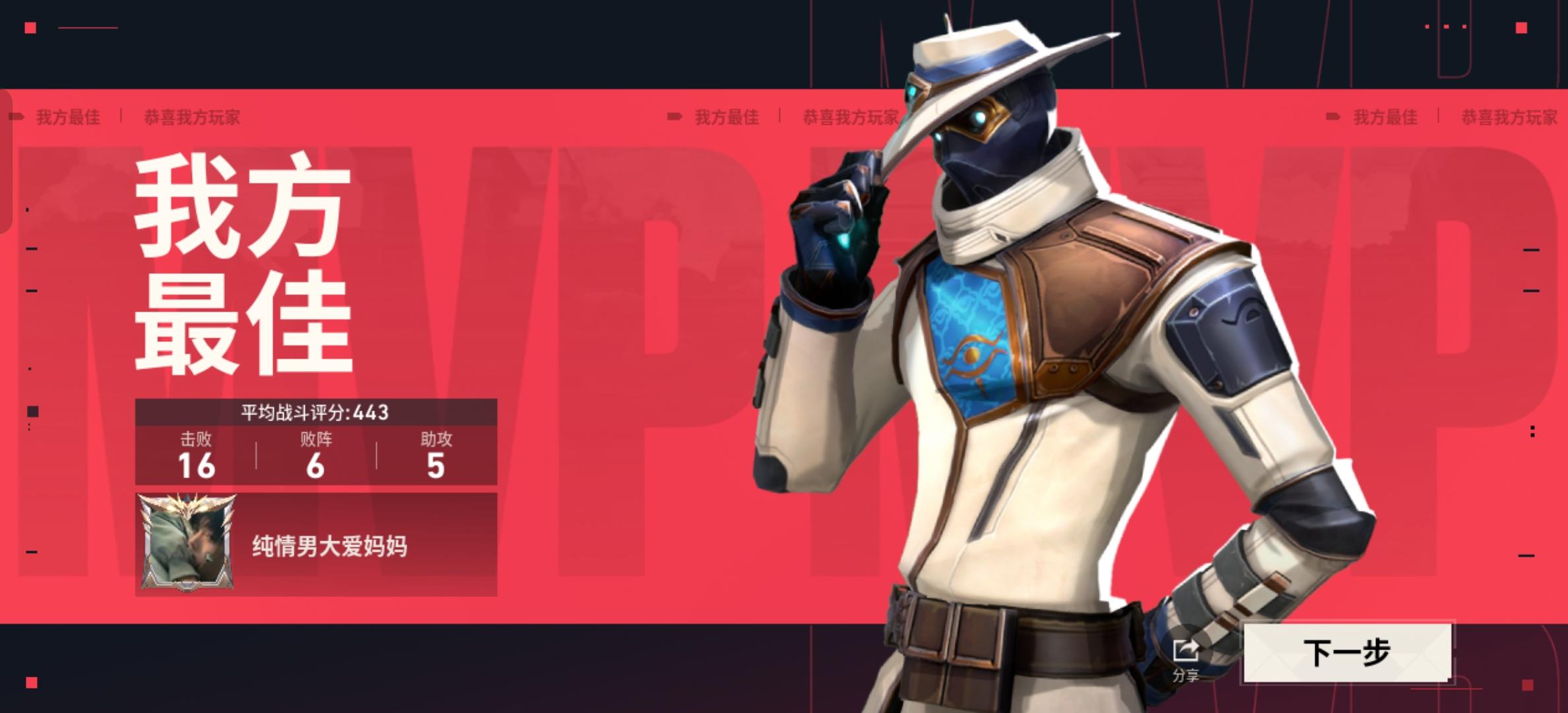Open the 恭喜我方玩家 tab on the left
Screen dimensions: 1568x713
(x=191, y=118)
